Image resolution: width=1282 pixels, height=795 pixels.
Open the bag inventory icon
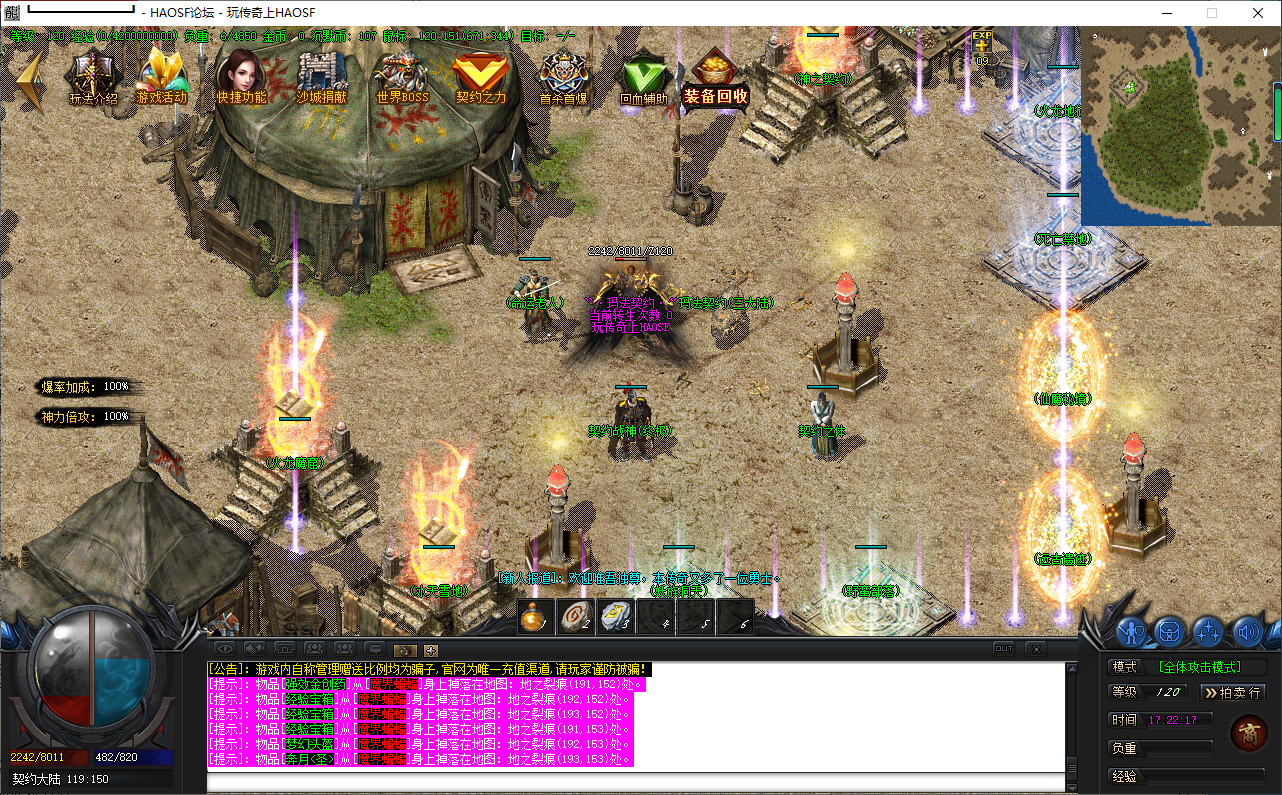(x=1169, y=632)
